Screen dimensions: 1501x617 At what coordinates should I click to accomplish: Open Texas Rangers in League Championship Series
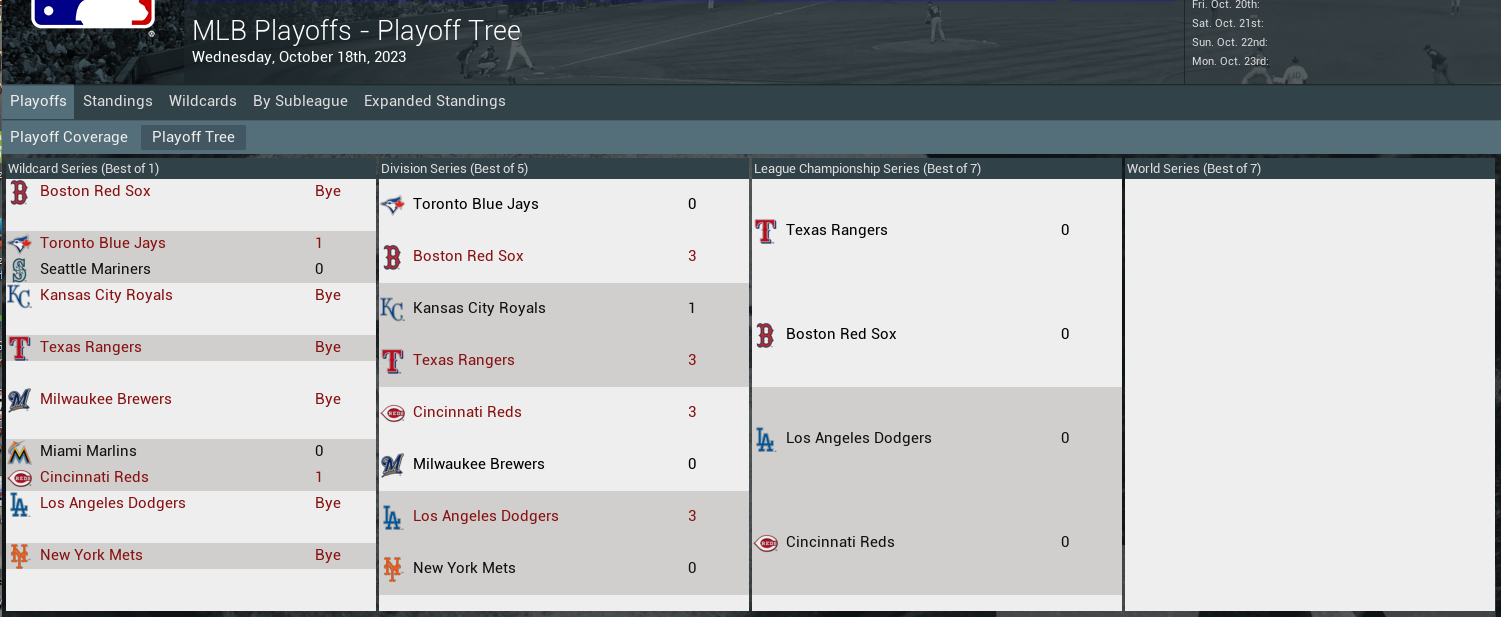coord(836,230)
